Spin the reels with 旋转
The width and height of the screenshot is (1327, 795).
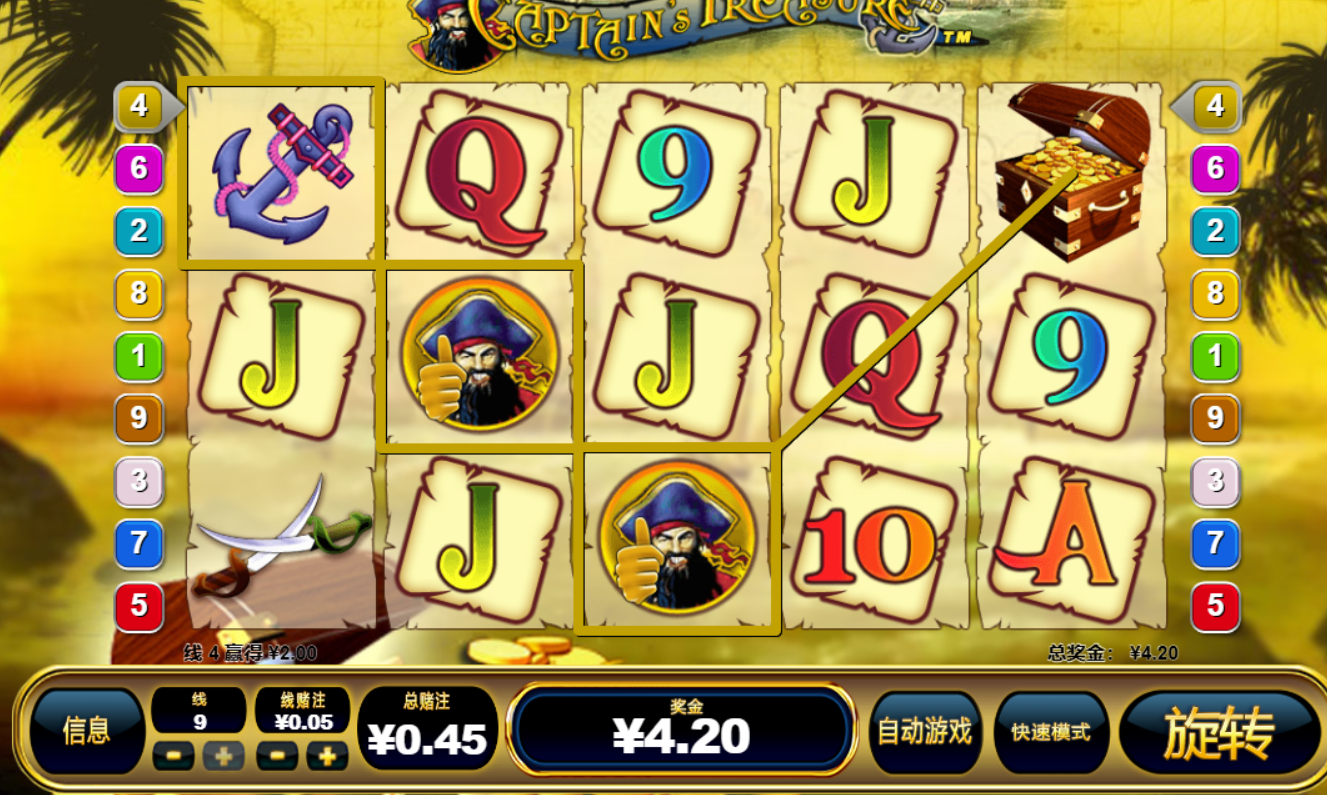click(x=1218, y=733)
